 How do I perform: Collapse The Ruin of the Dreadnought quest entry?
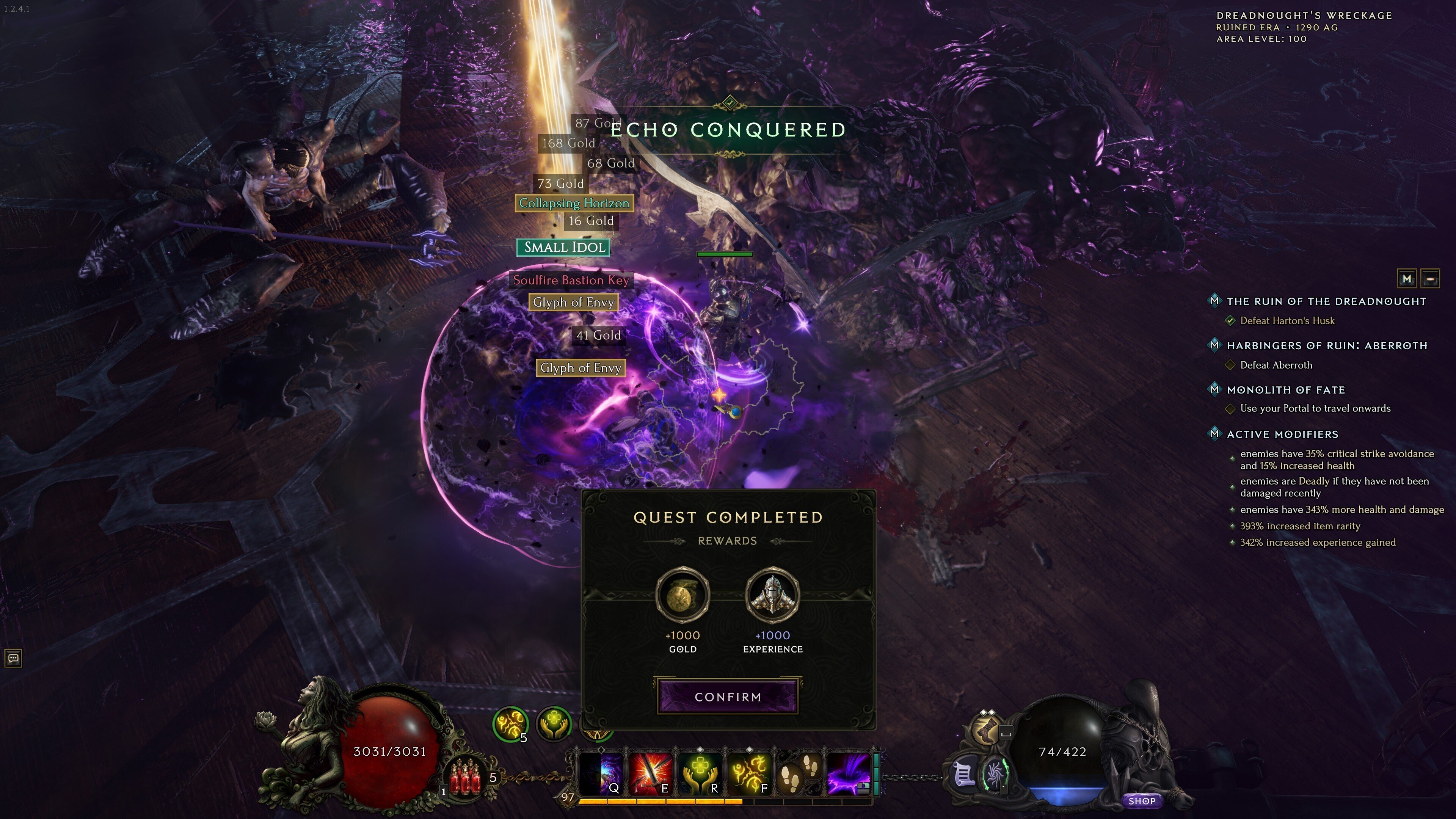tap(1215, 301)
